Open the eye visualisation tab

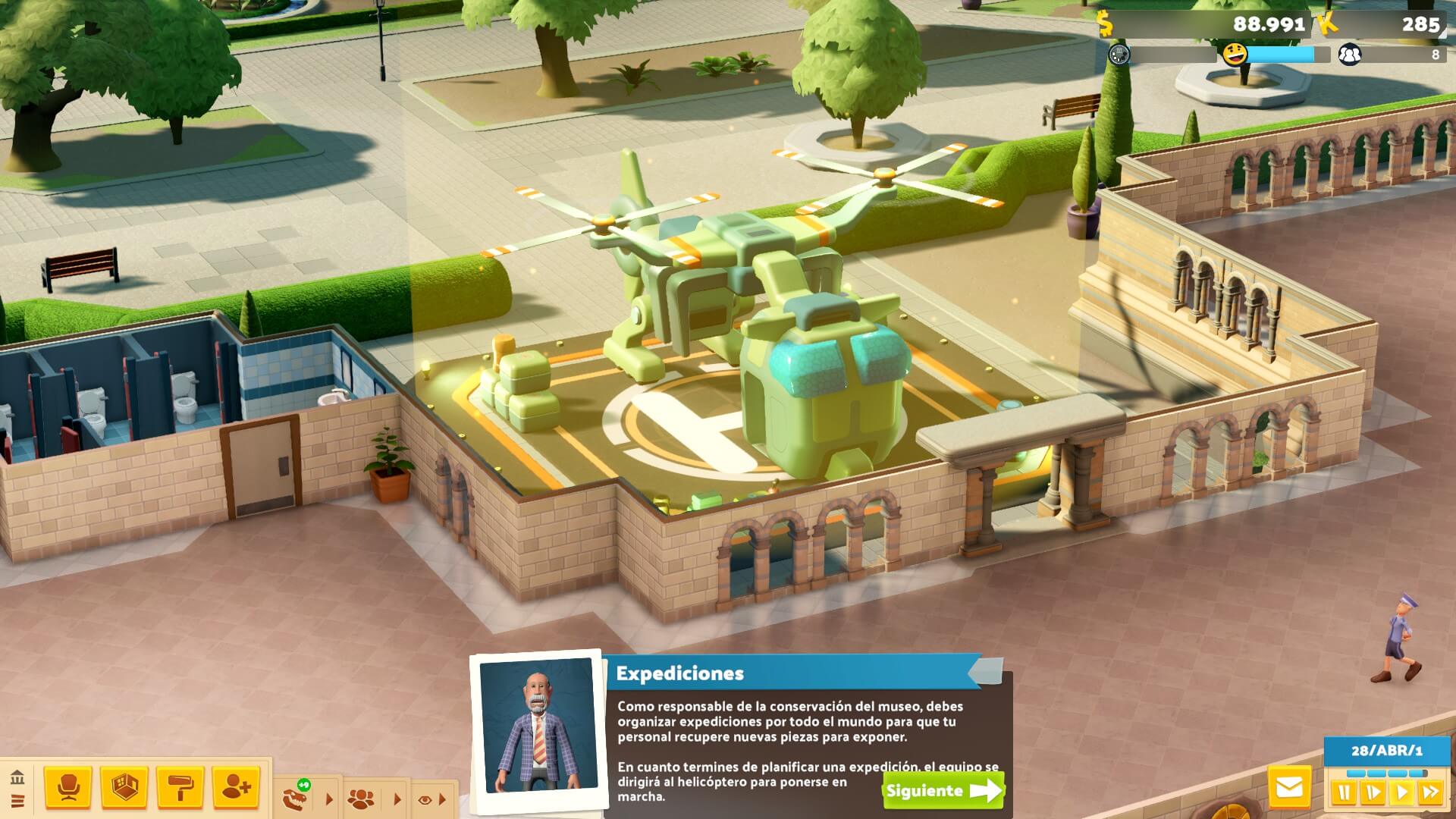click(425, 799)
